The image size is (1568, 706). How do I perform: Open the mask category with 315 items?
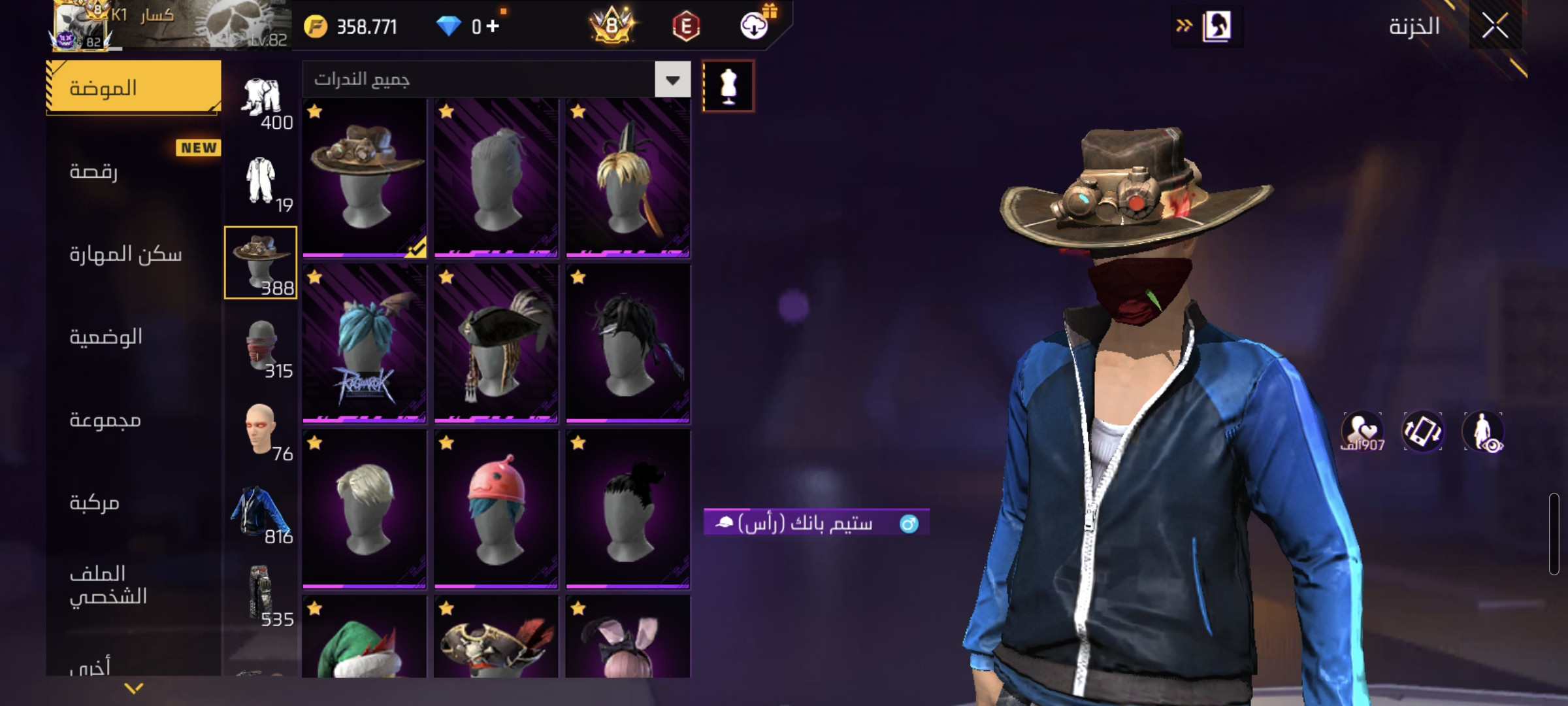(x=261, y=346)
